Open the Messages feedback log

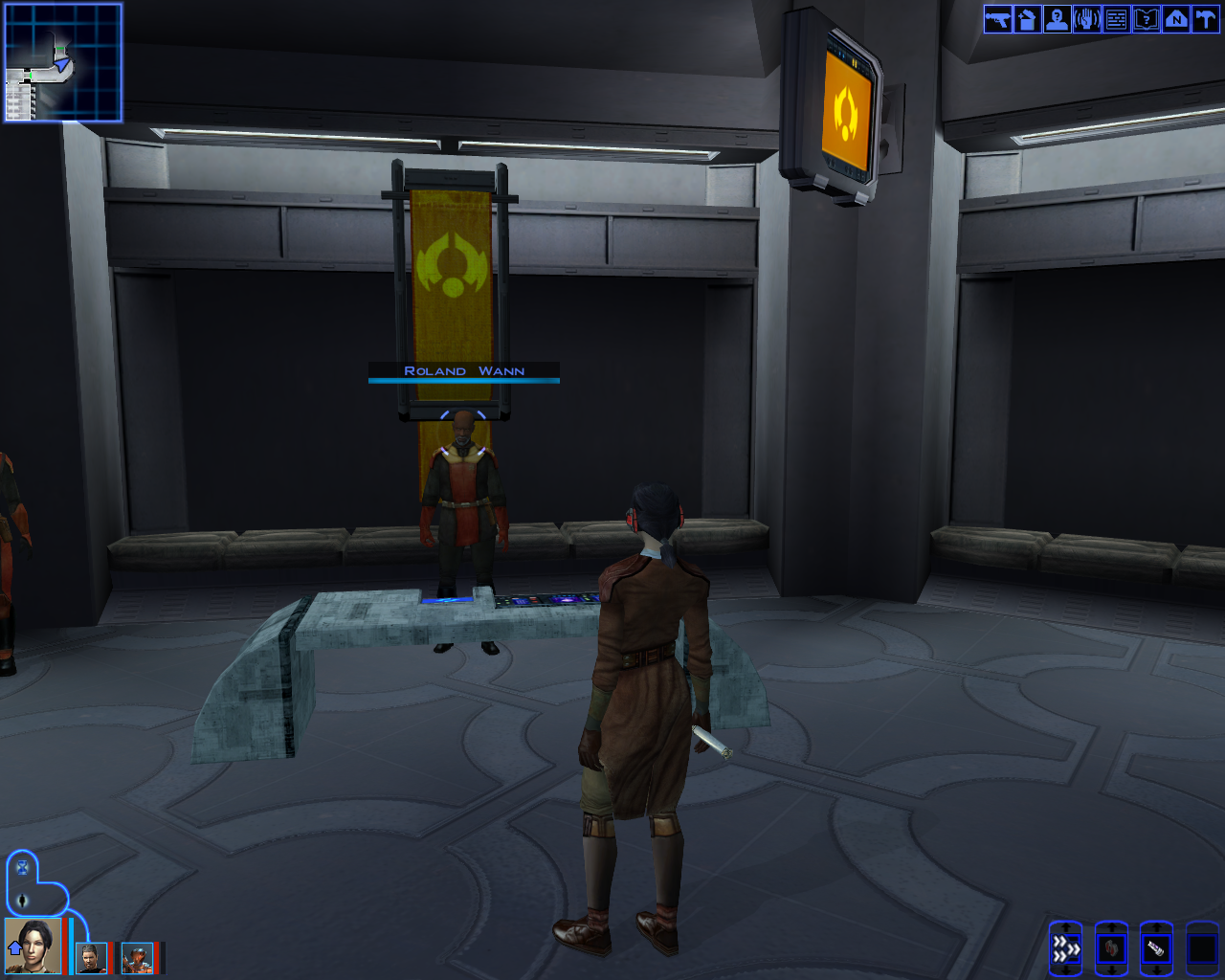[1116, 18]
